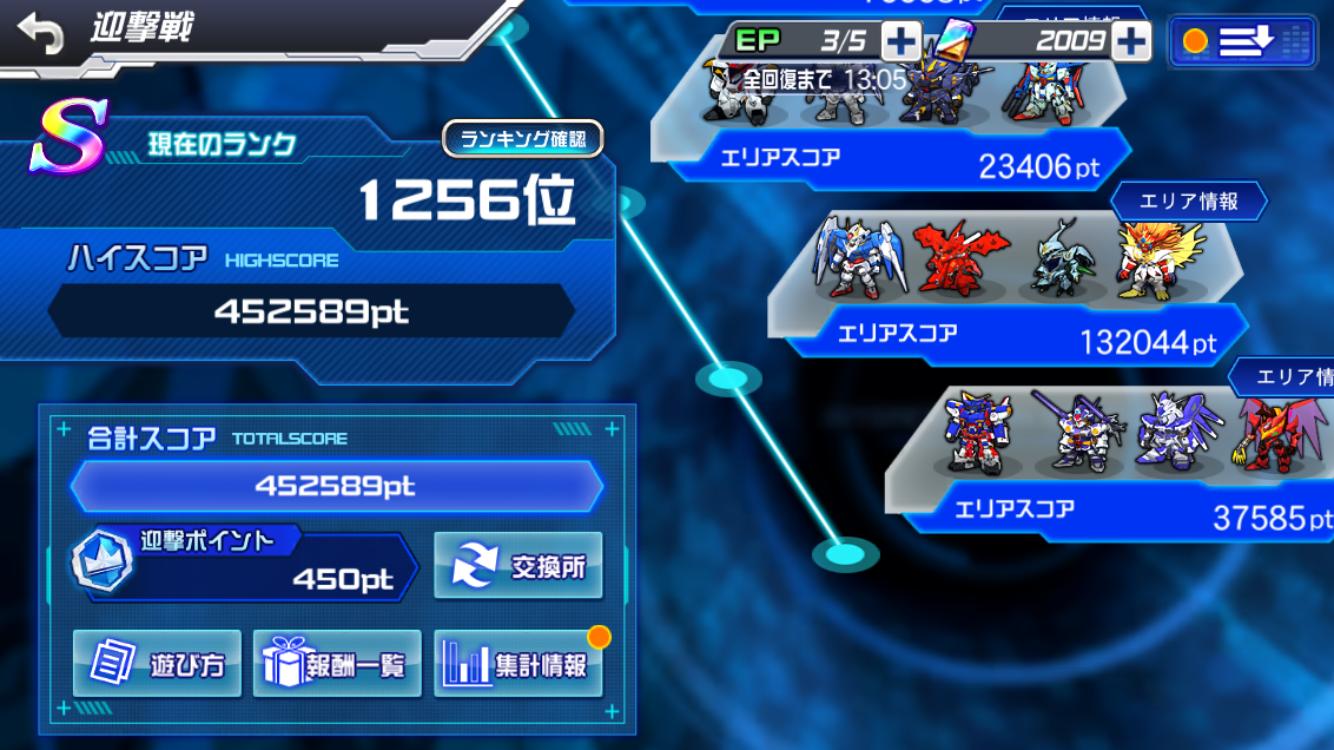The image size is (1334, 750).
Task: Open the 遊び方 how-to-play guide
Action: 157,664
